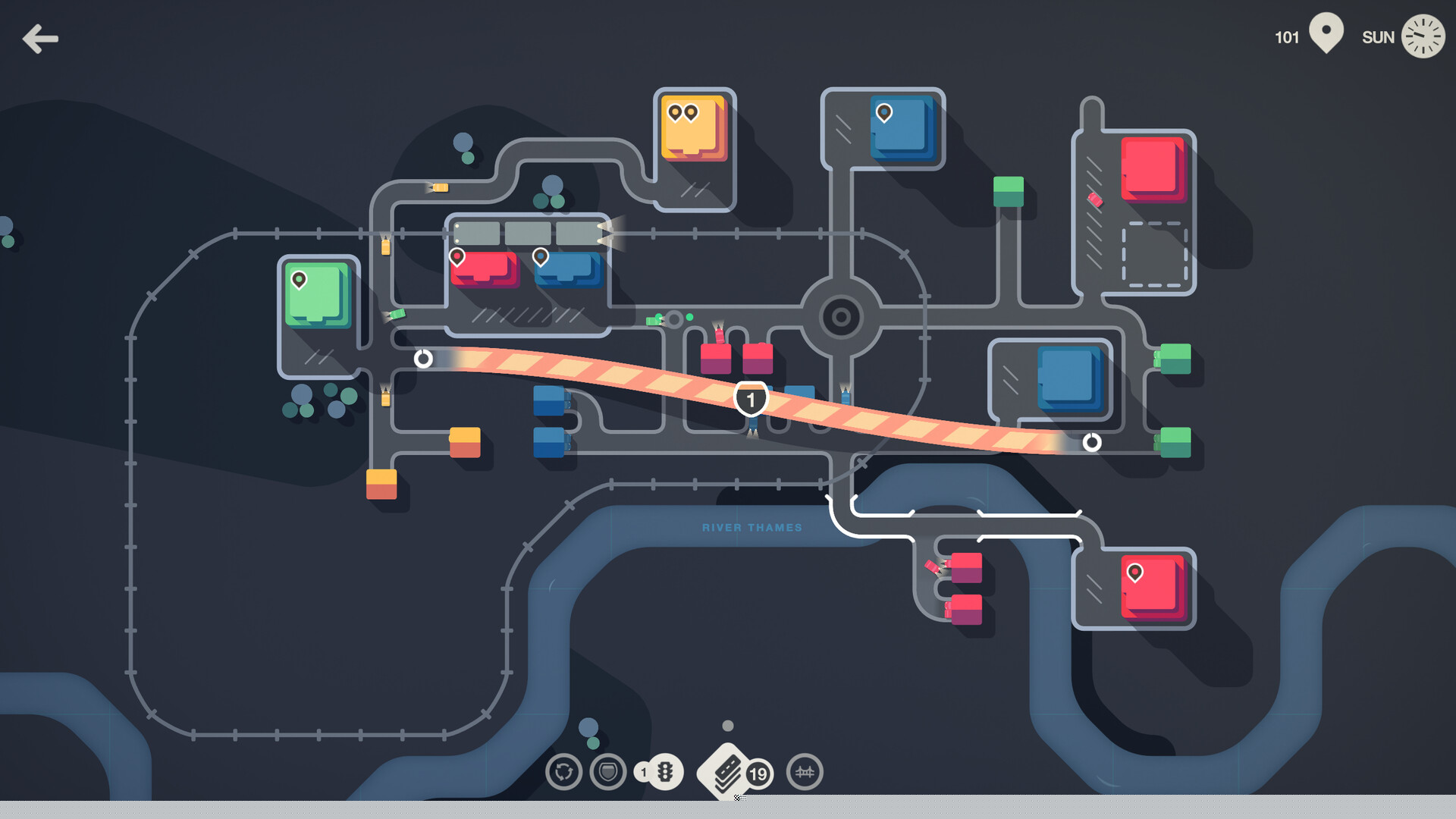Pick the traffic light tool
This screenshot has width=1456, height=819.
click(x=664, y=772)
